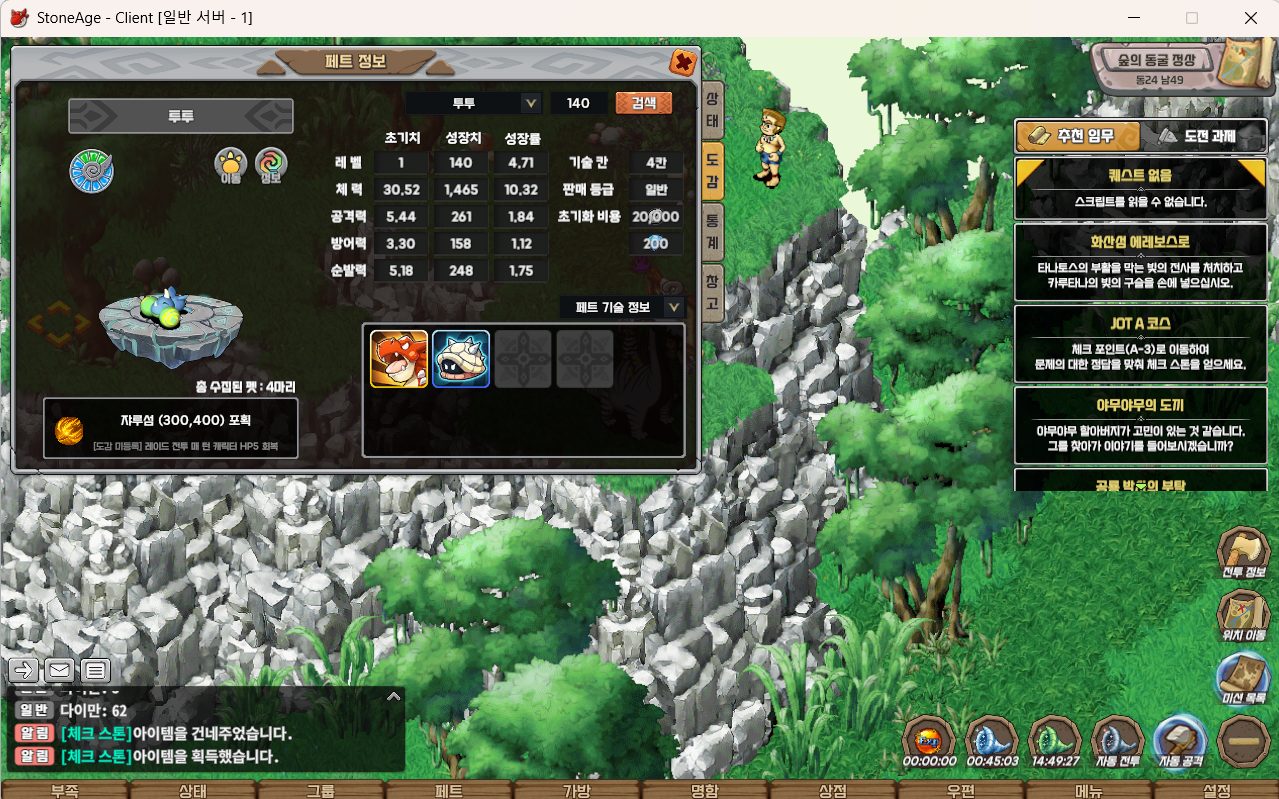Close the 페트 정보 pet info window

point(683,63)
